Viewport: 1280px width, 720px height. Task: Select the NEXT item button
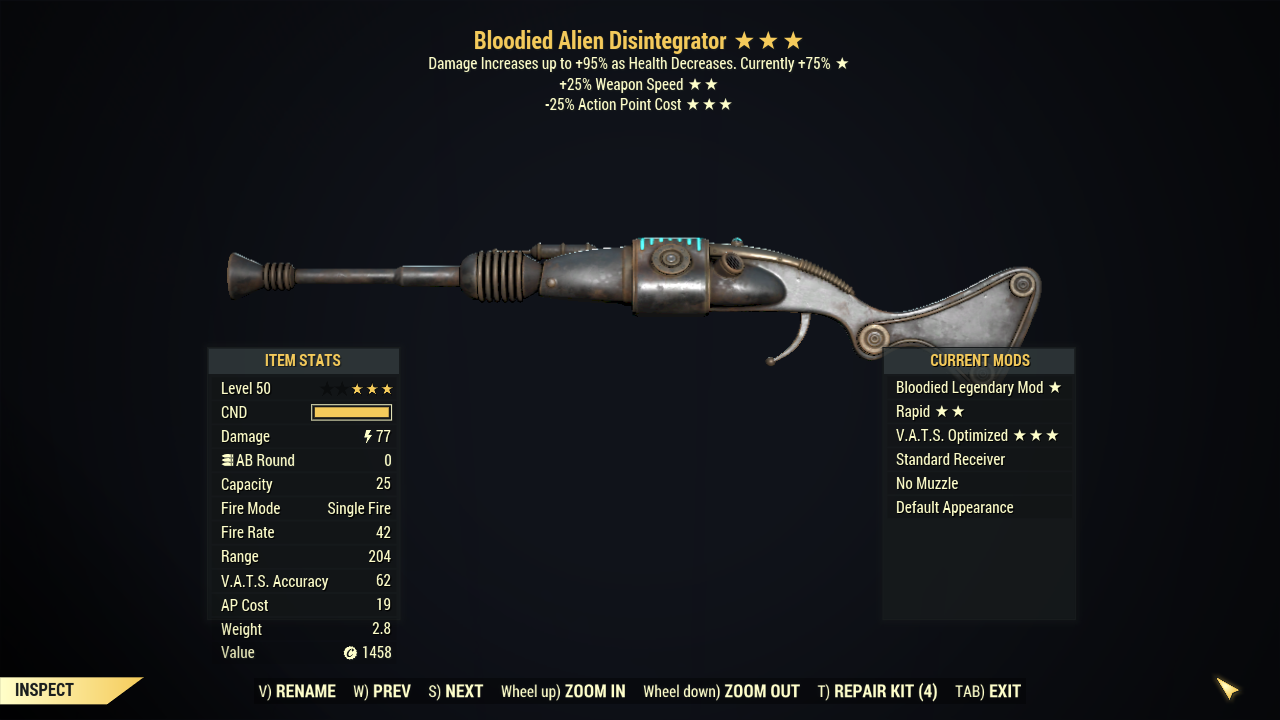tap(455, 691)
